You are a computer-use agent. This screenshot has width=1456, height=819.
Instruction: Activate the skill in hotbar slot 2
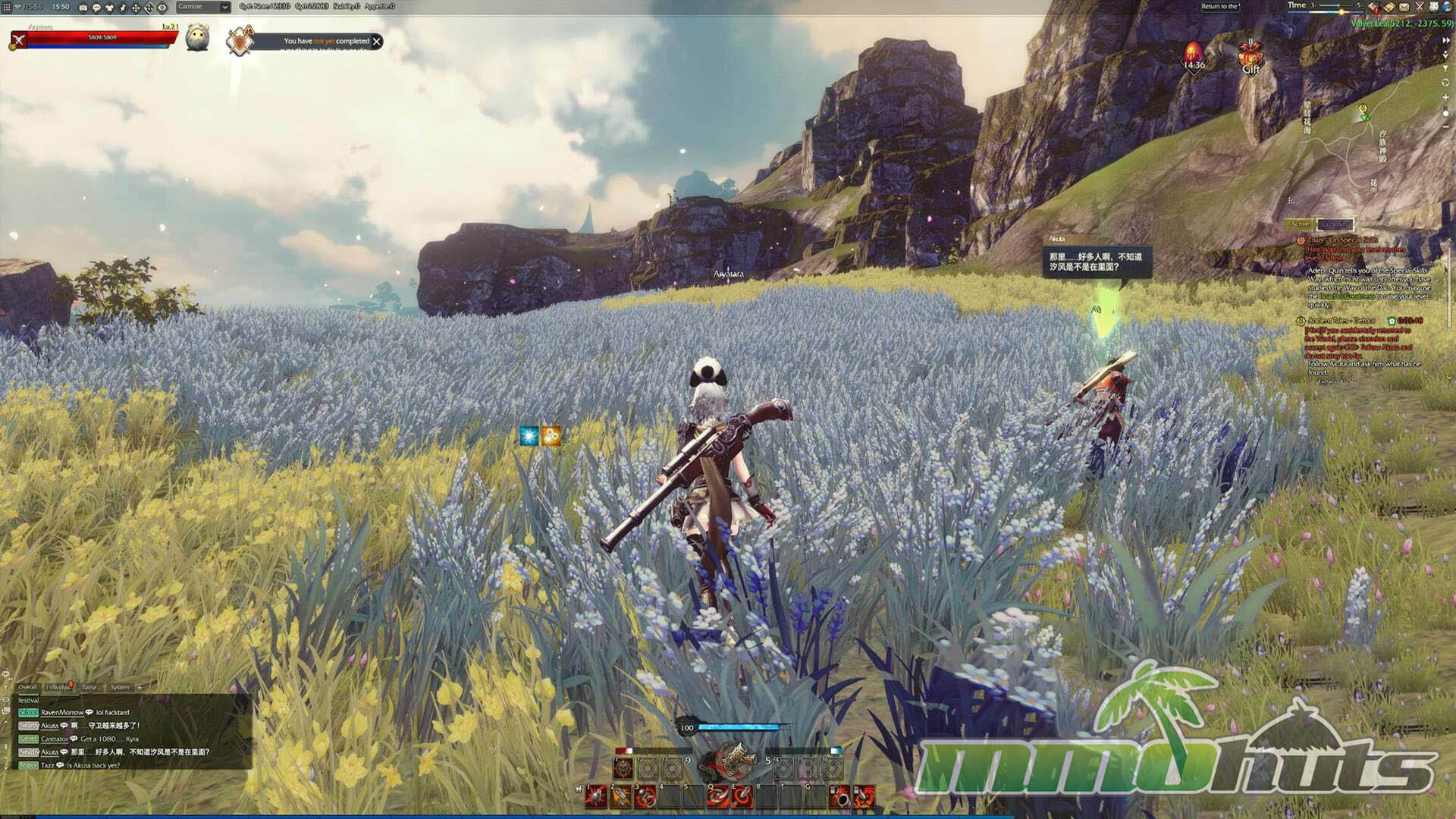tap(621, 796)
